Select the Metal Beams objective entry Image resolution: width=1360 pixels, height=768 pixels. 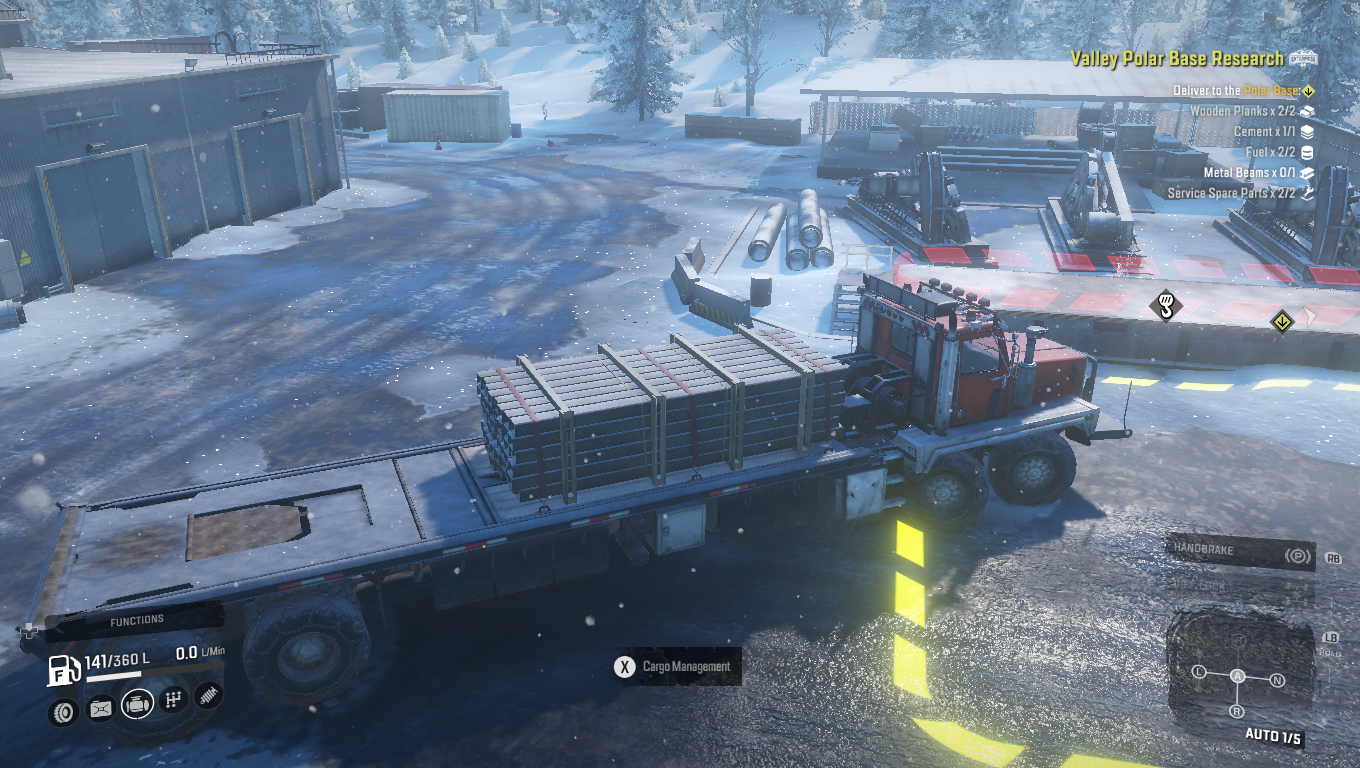1250,173
